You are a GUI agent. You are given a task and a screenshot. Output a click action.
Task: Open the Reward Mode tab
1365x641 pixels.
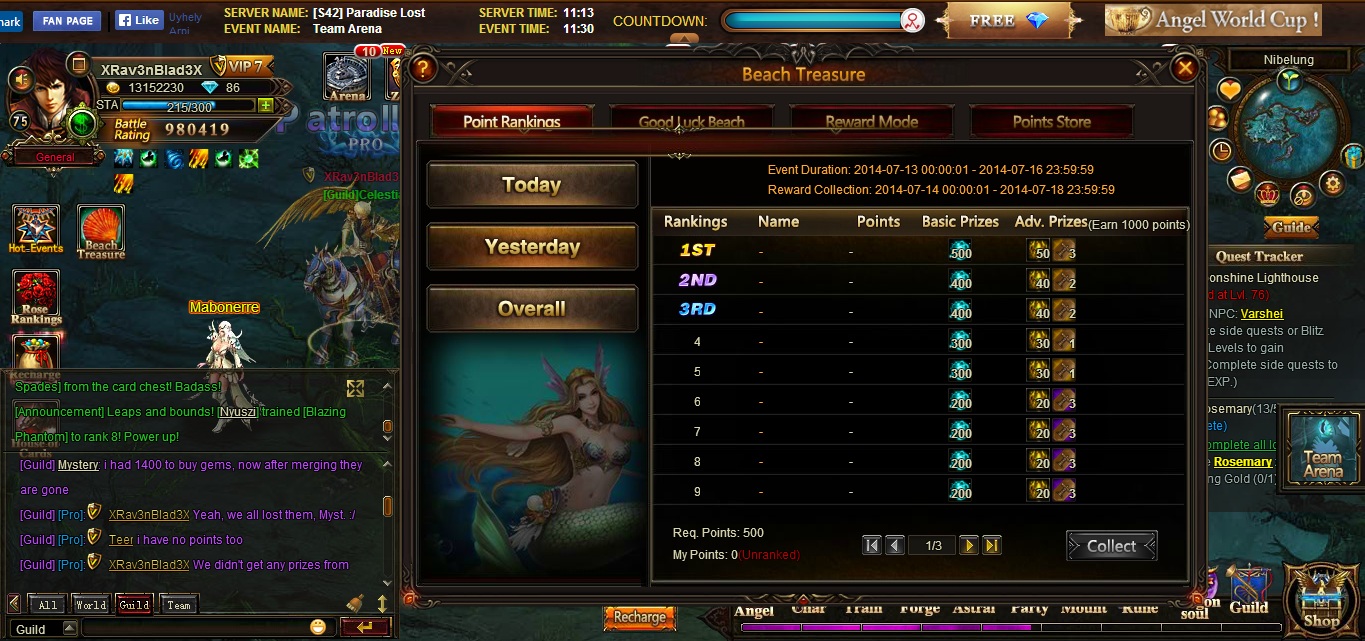tap(871, 122)
